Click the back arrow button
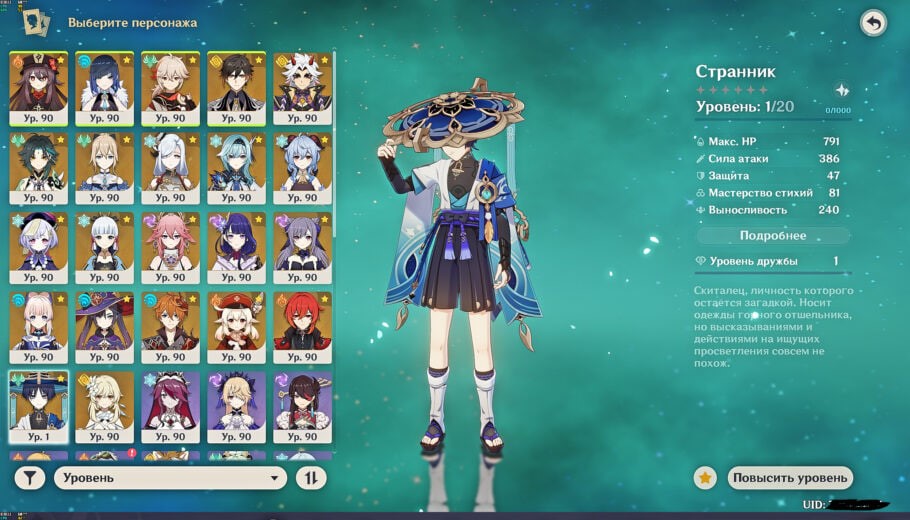Viewport: 910px width, 520px height. (x=873, y=23)
